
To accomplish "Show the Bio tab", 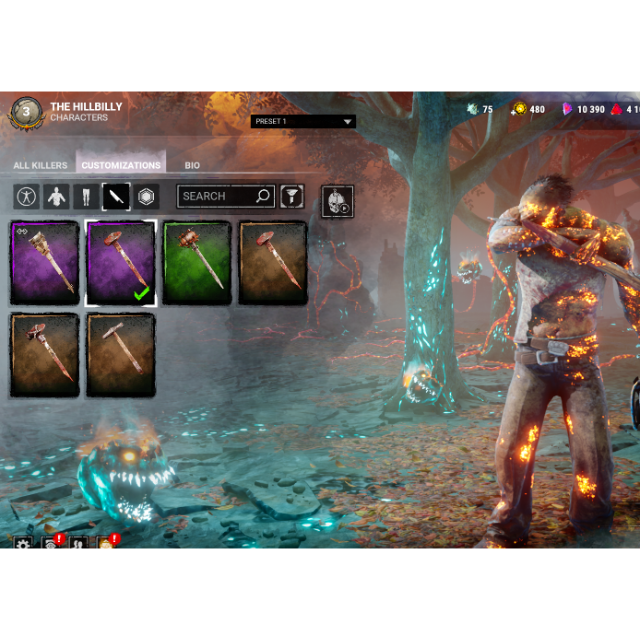I will (192, 165).
